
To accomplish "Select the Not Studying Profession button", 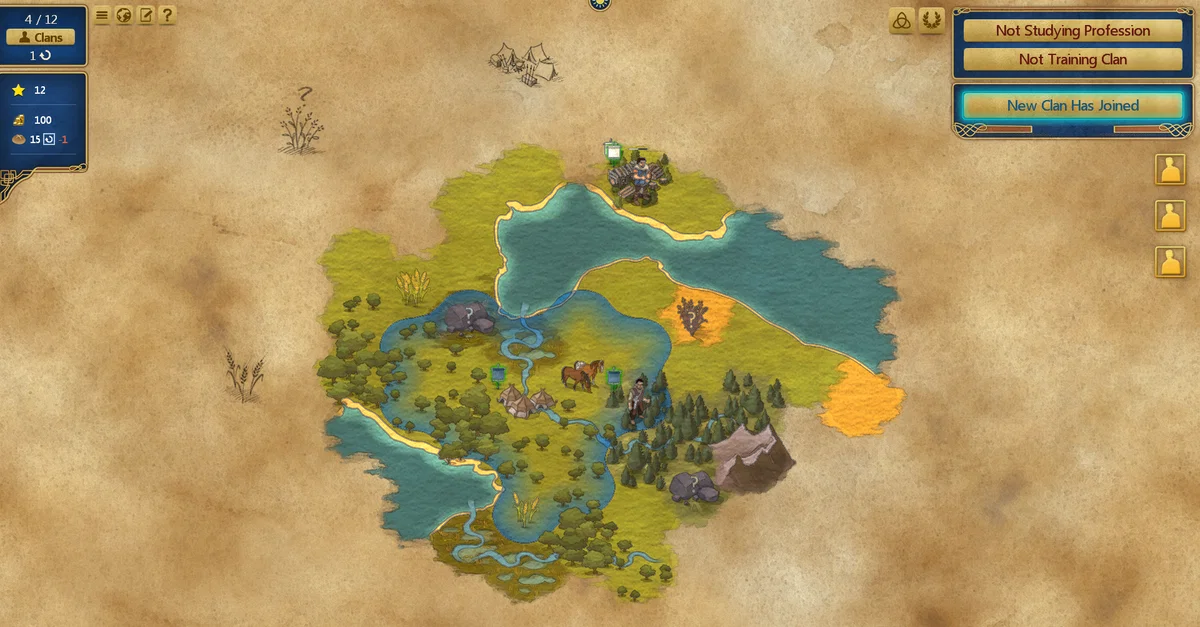I will (x=1072, y=31).
